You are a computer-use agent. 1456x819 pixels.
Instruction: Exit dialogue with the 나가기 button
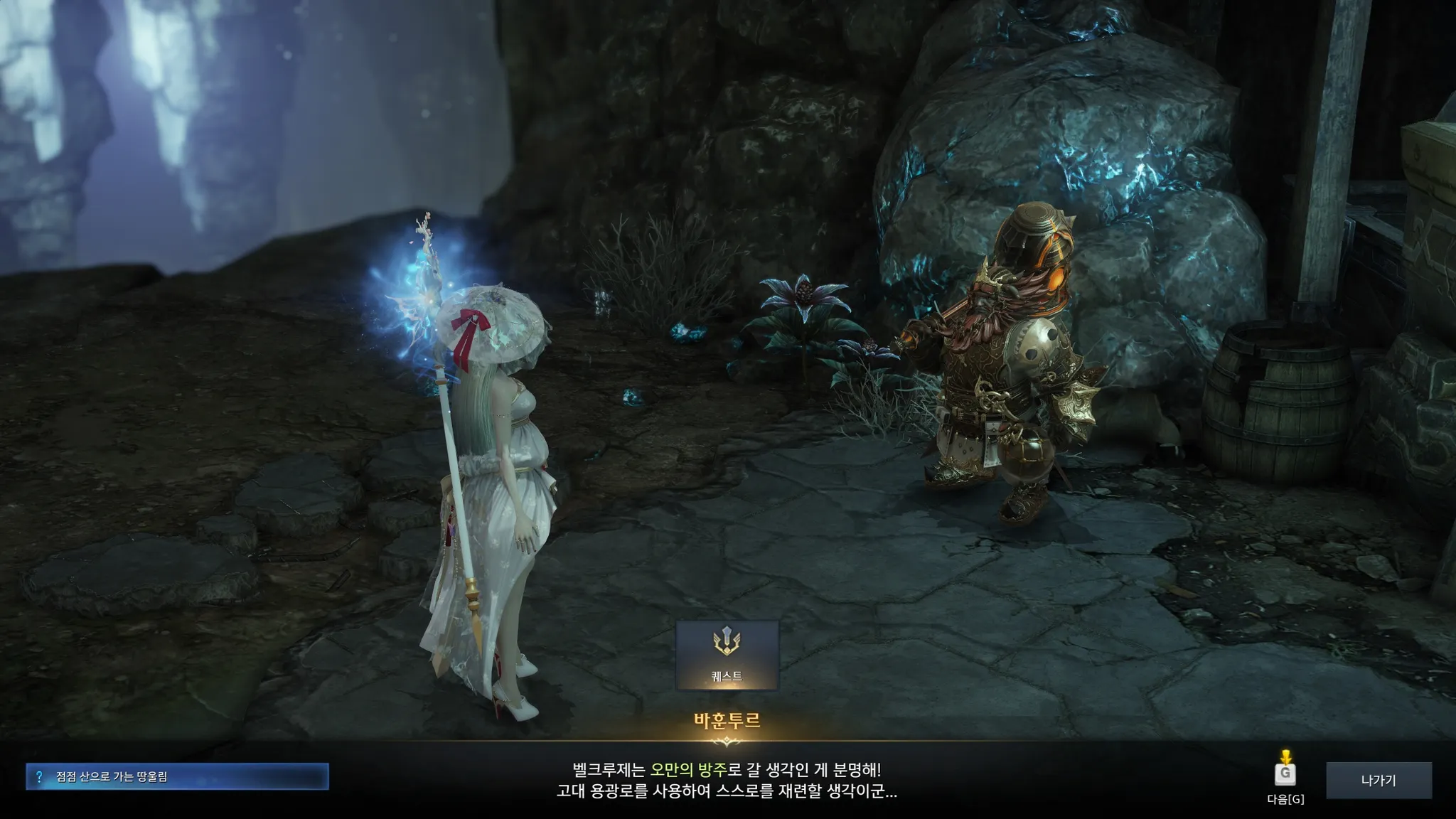coord(1379,780)
